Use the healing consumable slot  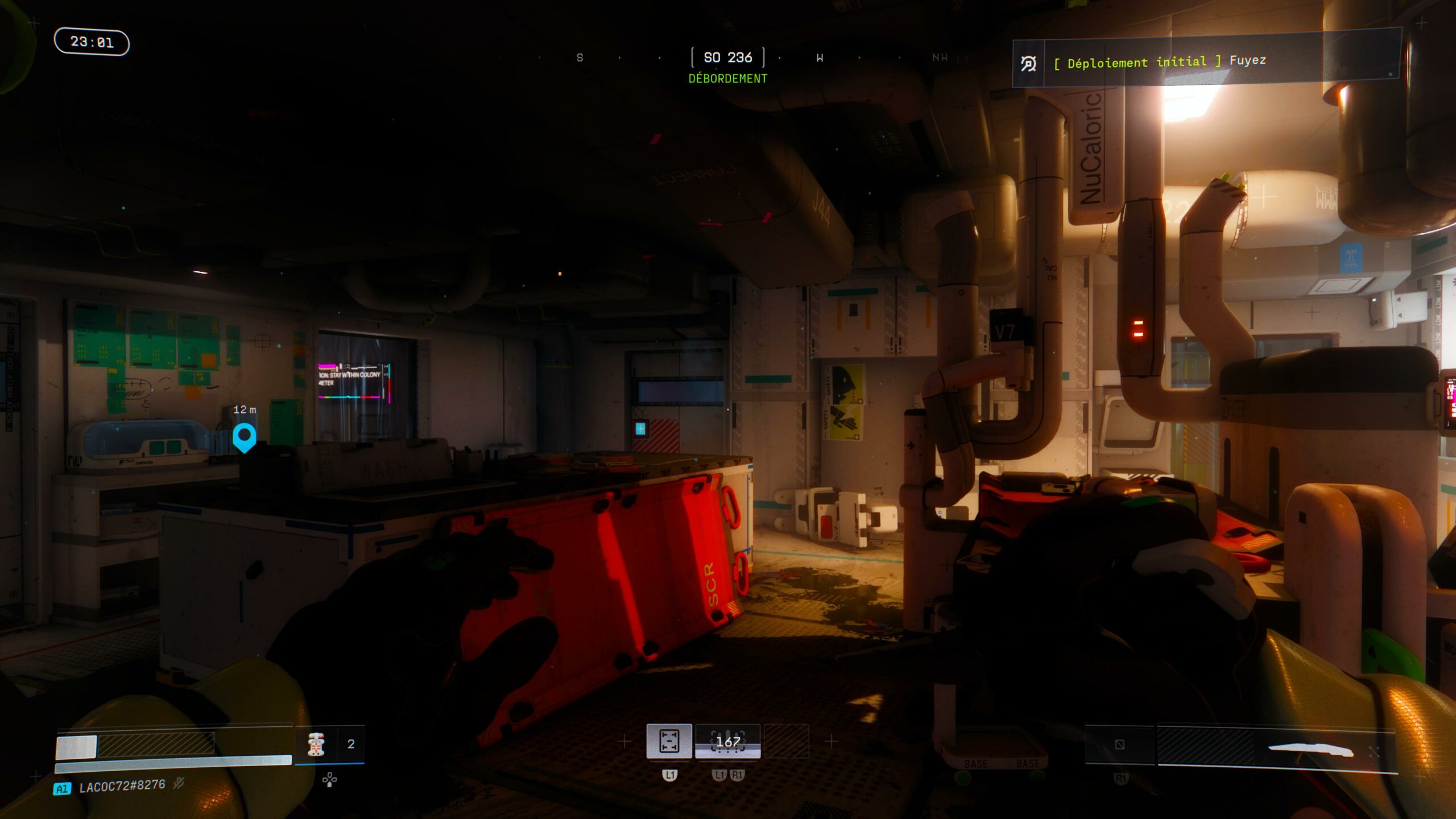[317, 744]
